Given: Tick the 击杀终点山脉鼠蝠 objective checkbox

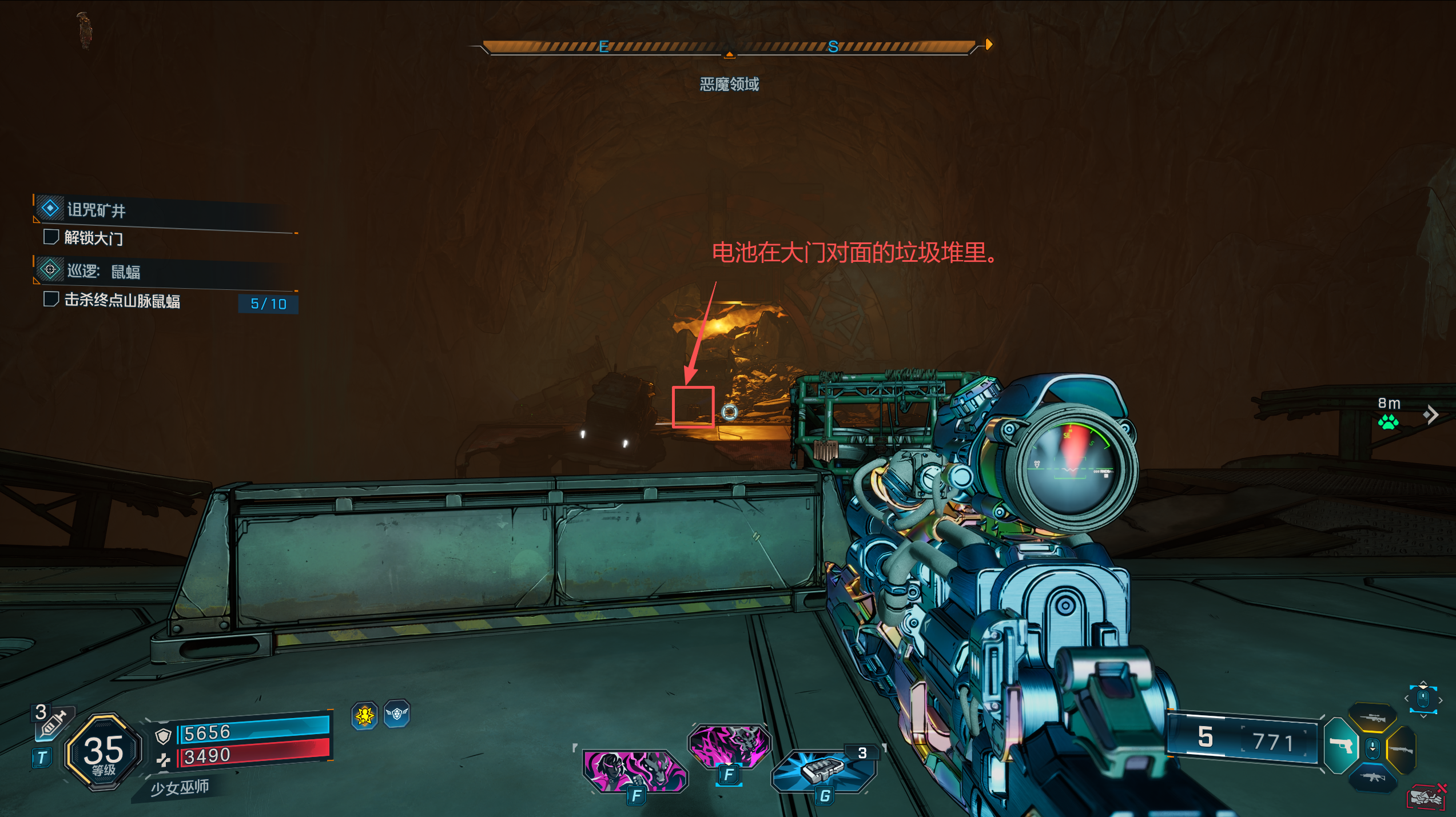Looking at the screenshot, I should [x=51, y=299].
